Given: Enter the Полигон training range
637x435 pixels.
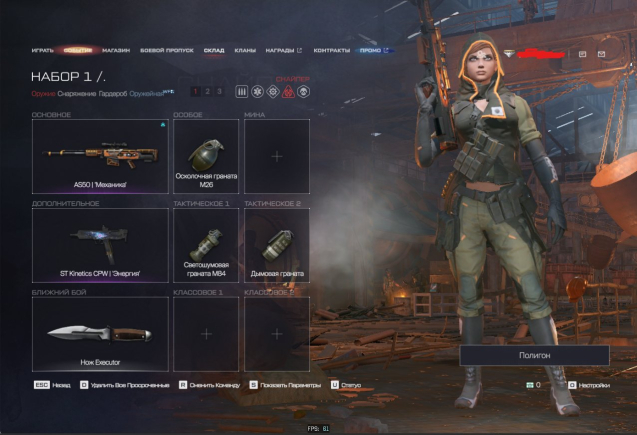Looking at the screenshot, I should (534, 355).
